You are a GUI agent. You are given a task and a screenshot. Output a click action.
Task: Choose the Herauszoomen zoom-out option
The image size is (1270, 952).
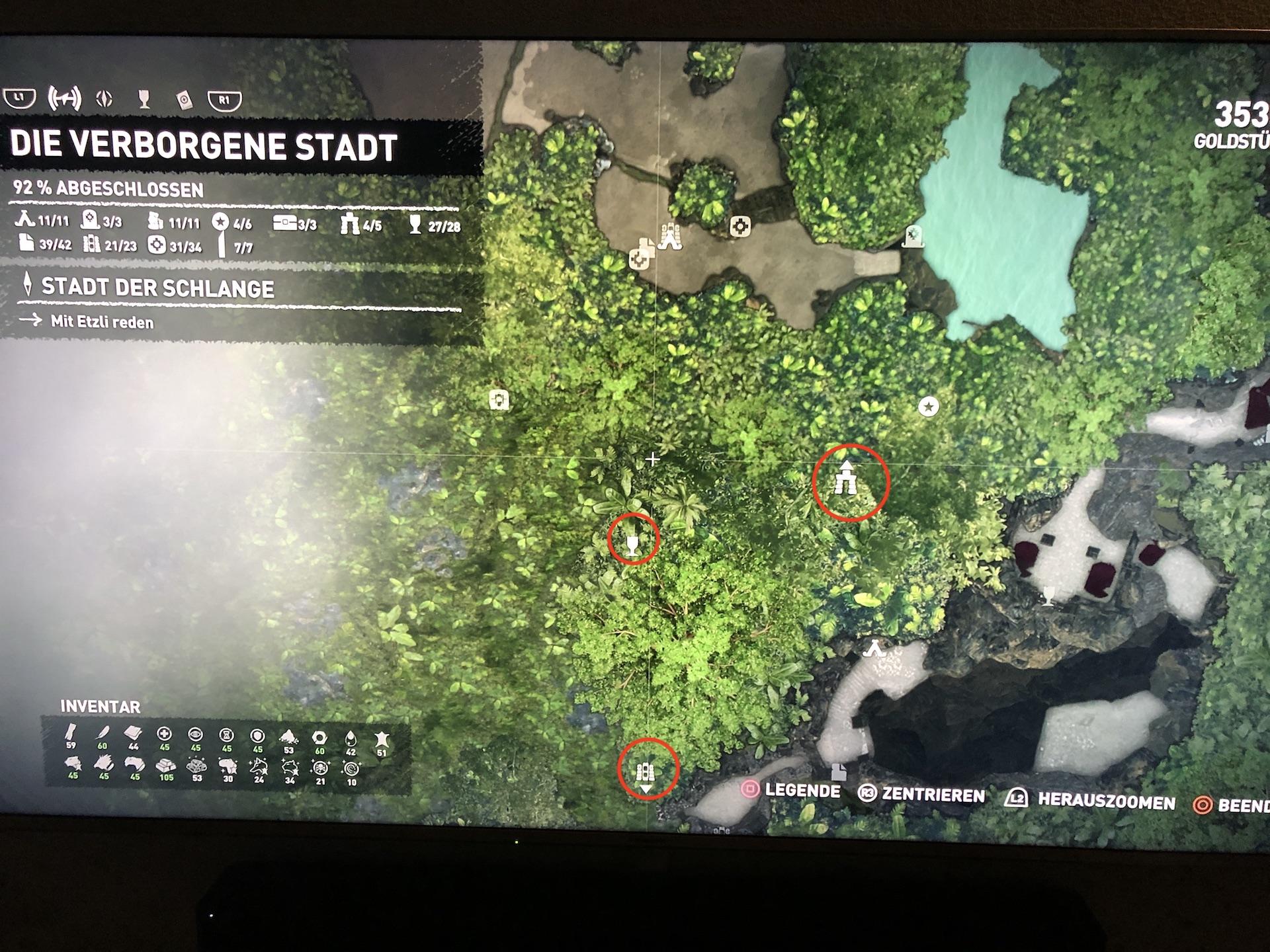click(x=1090, y=801)
